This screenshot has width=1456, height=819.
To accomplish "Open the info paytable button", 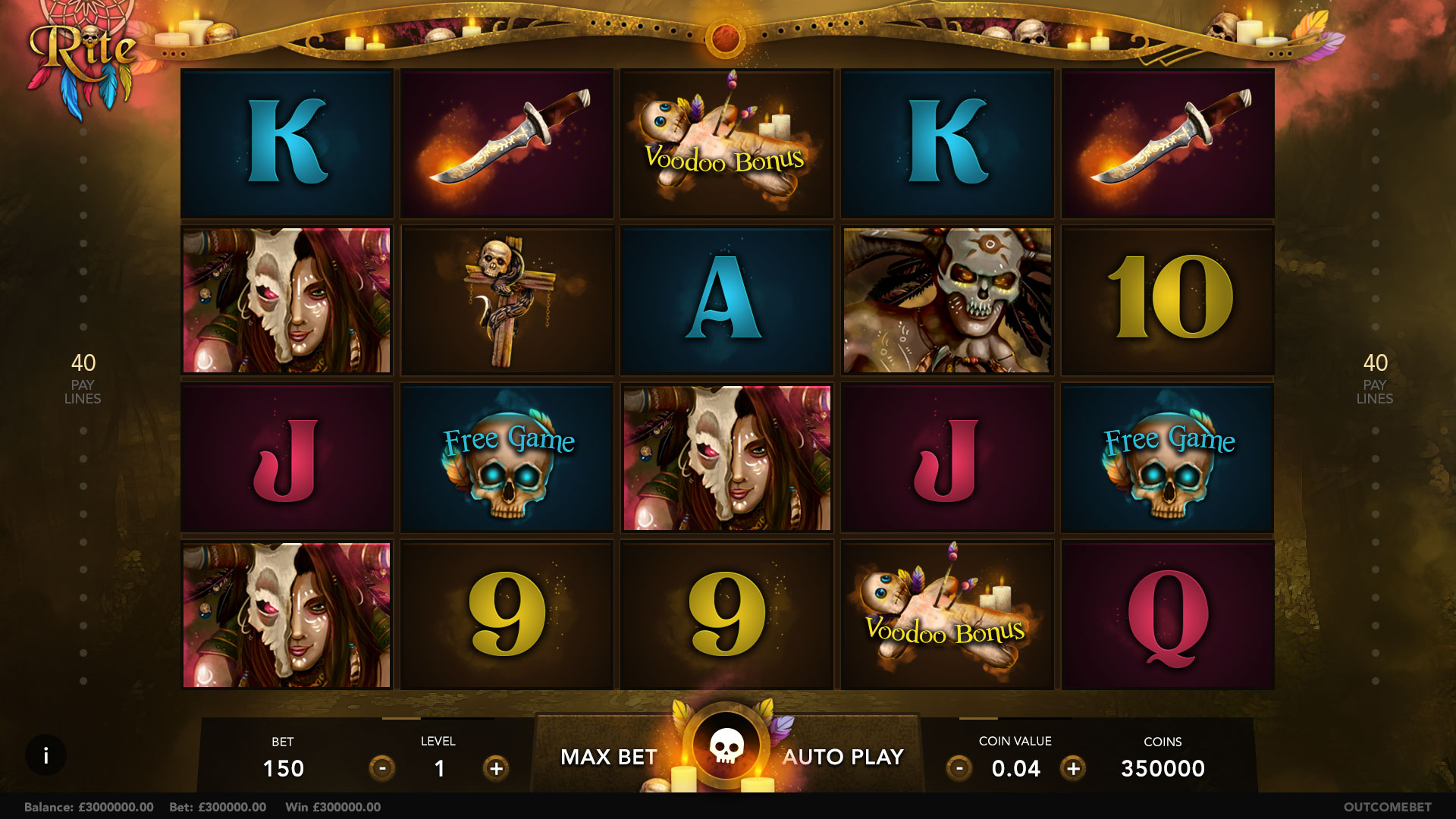I will pyautogui.click(x=46, y=755).
